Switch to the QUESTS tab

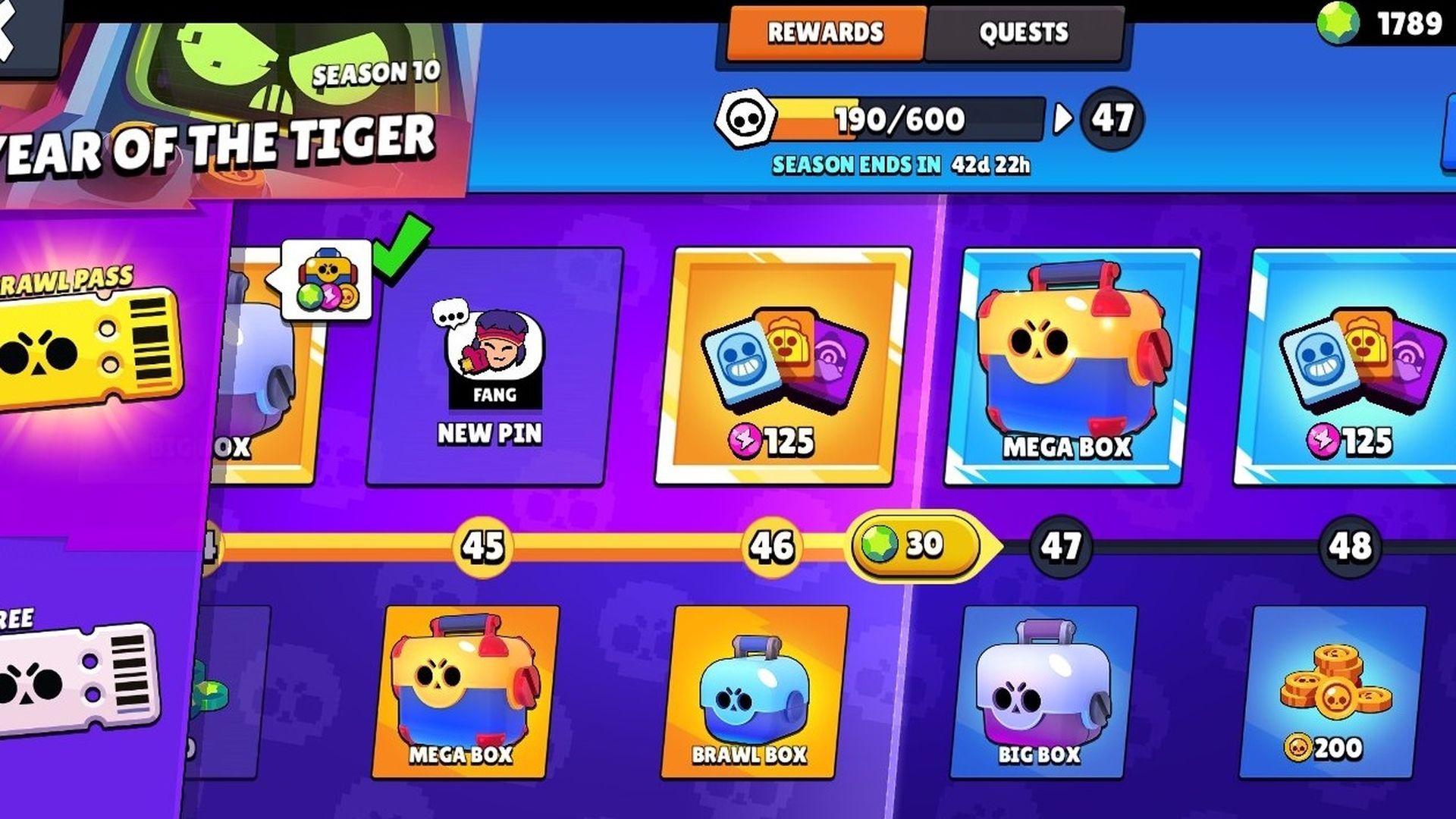(x=1024, y=32)
